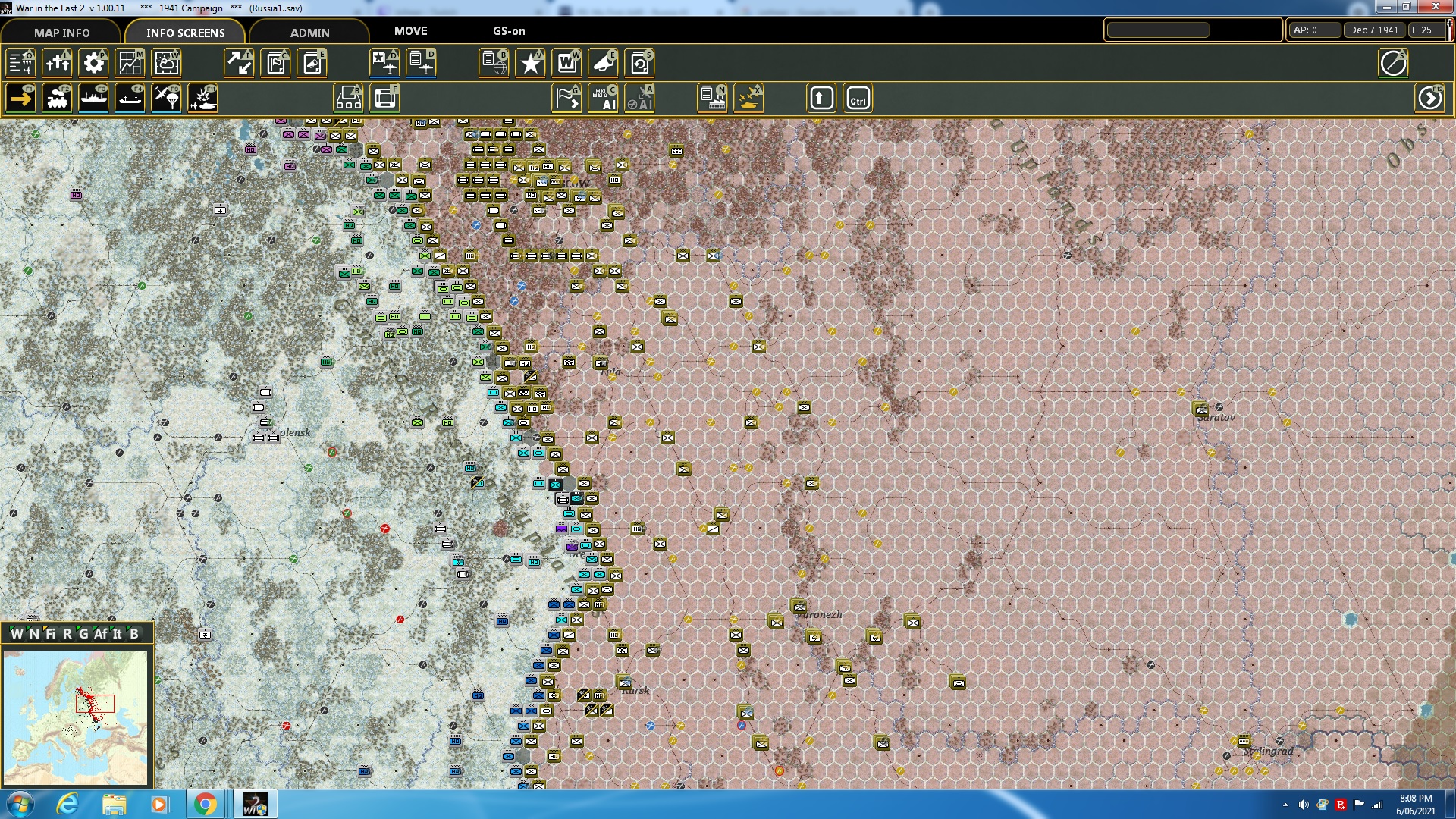Select the move mode arrow F1
1456x819 pixels.
pos(20,98)
